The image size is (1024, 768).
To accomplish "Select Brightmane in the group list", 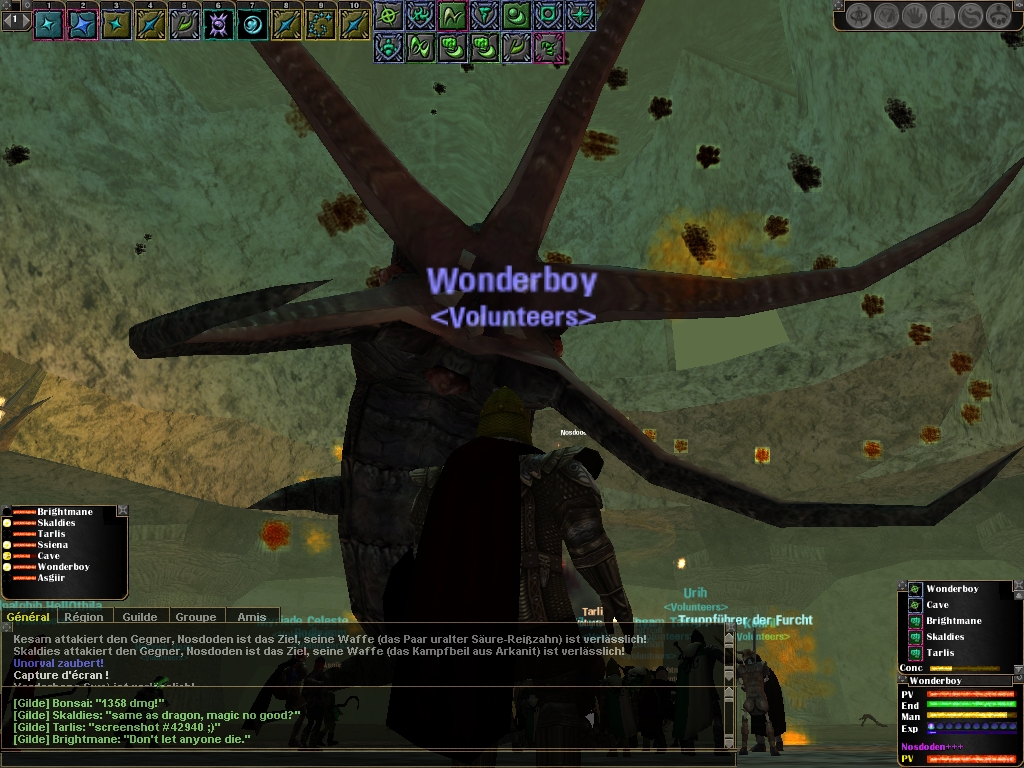I will (65, 512).
